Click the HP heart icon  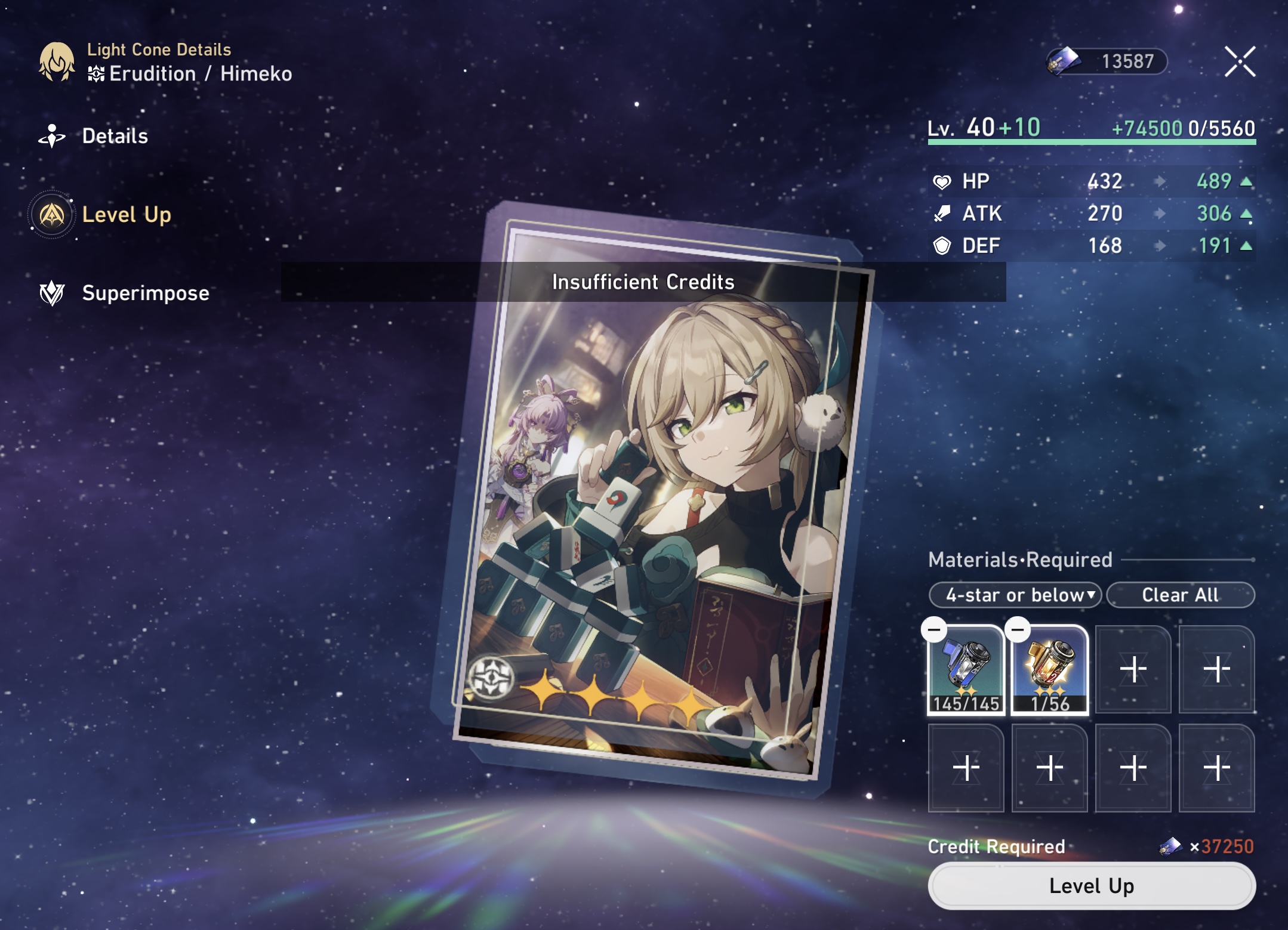coord(943,181)
